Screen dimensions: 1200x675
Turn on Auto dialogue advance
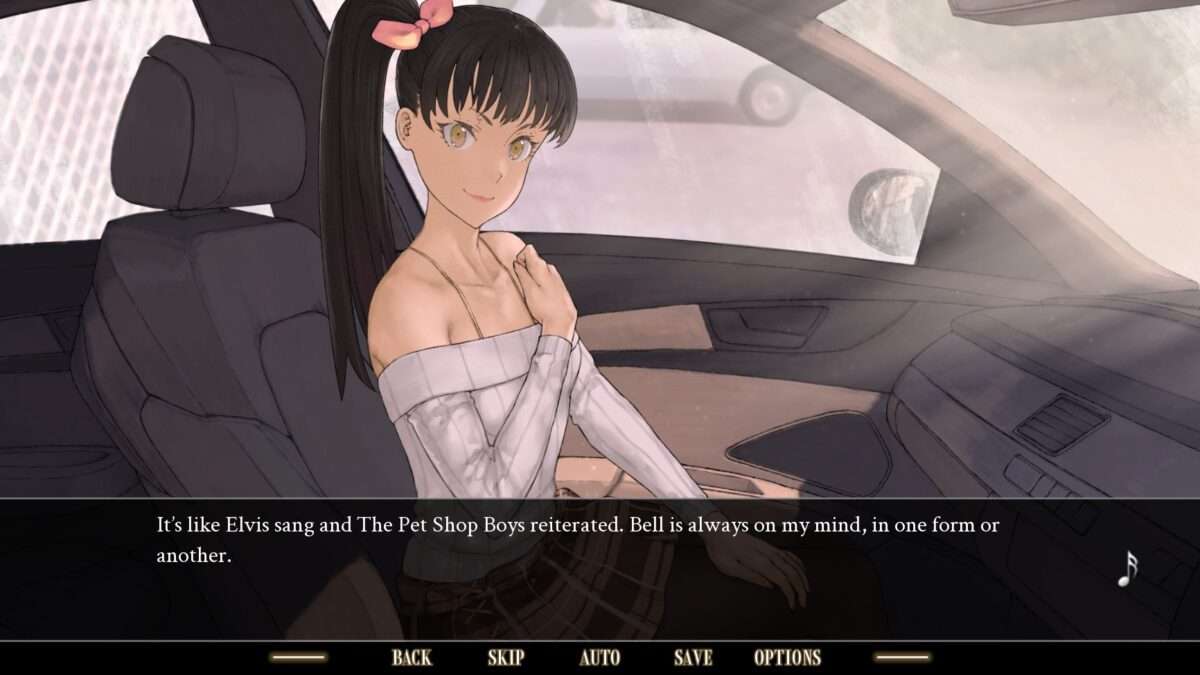(599, 657)
